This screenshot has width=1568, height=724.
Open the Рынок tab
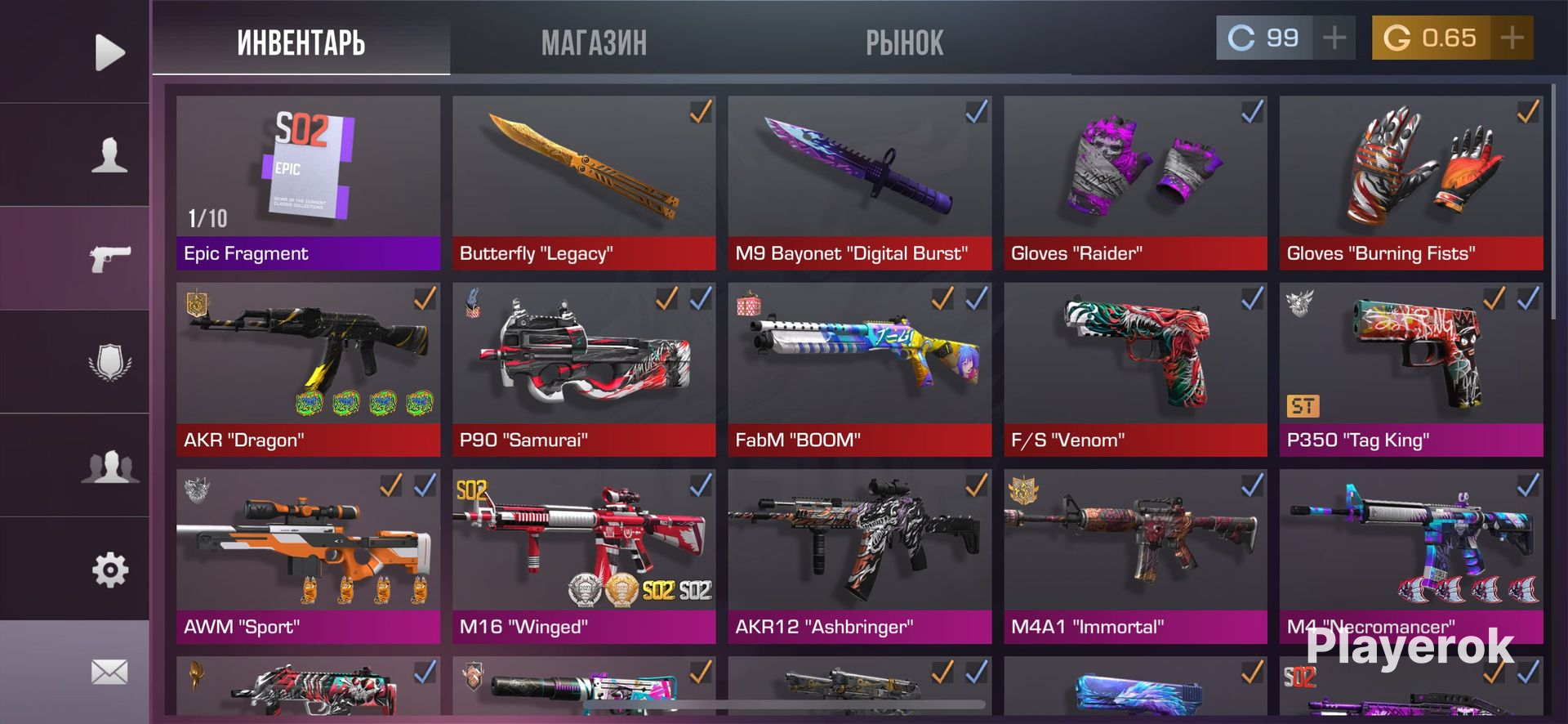click(904, 42)
